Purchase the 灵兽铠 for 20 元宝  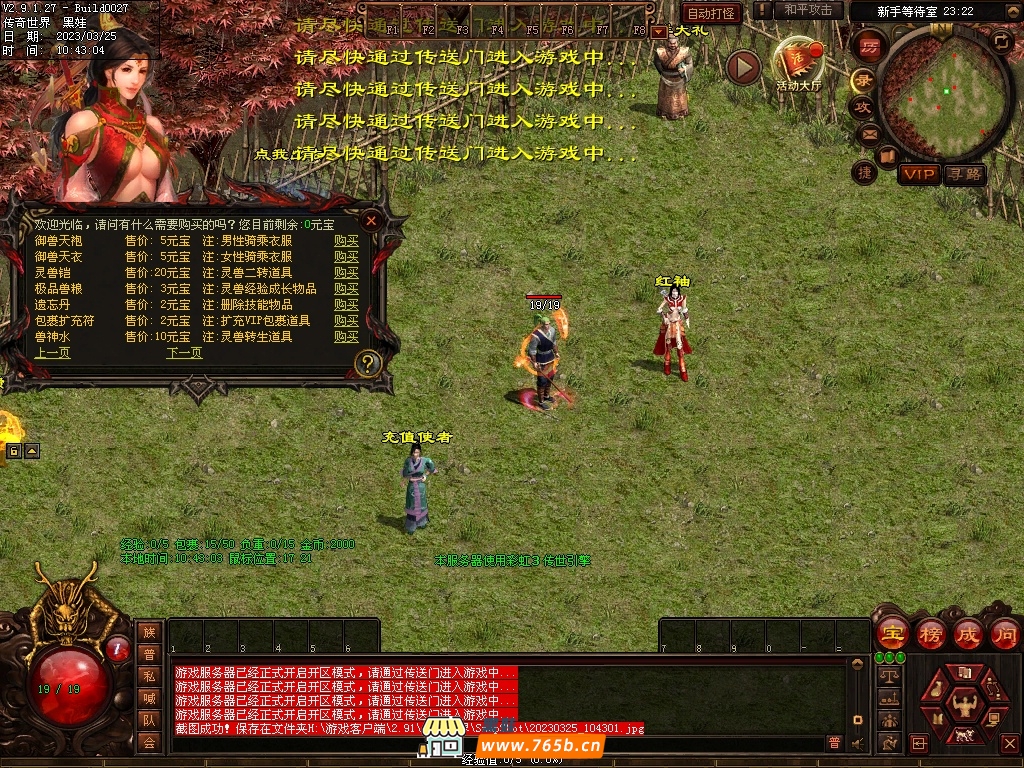tap(346, 273)
